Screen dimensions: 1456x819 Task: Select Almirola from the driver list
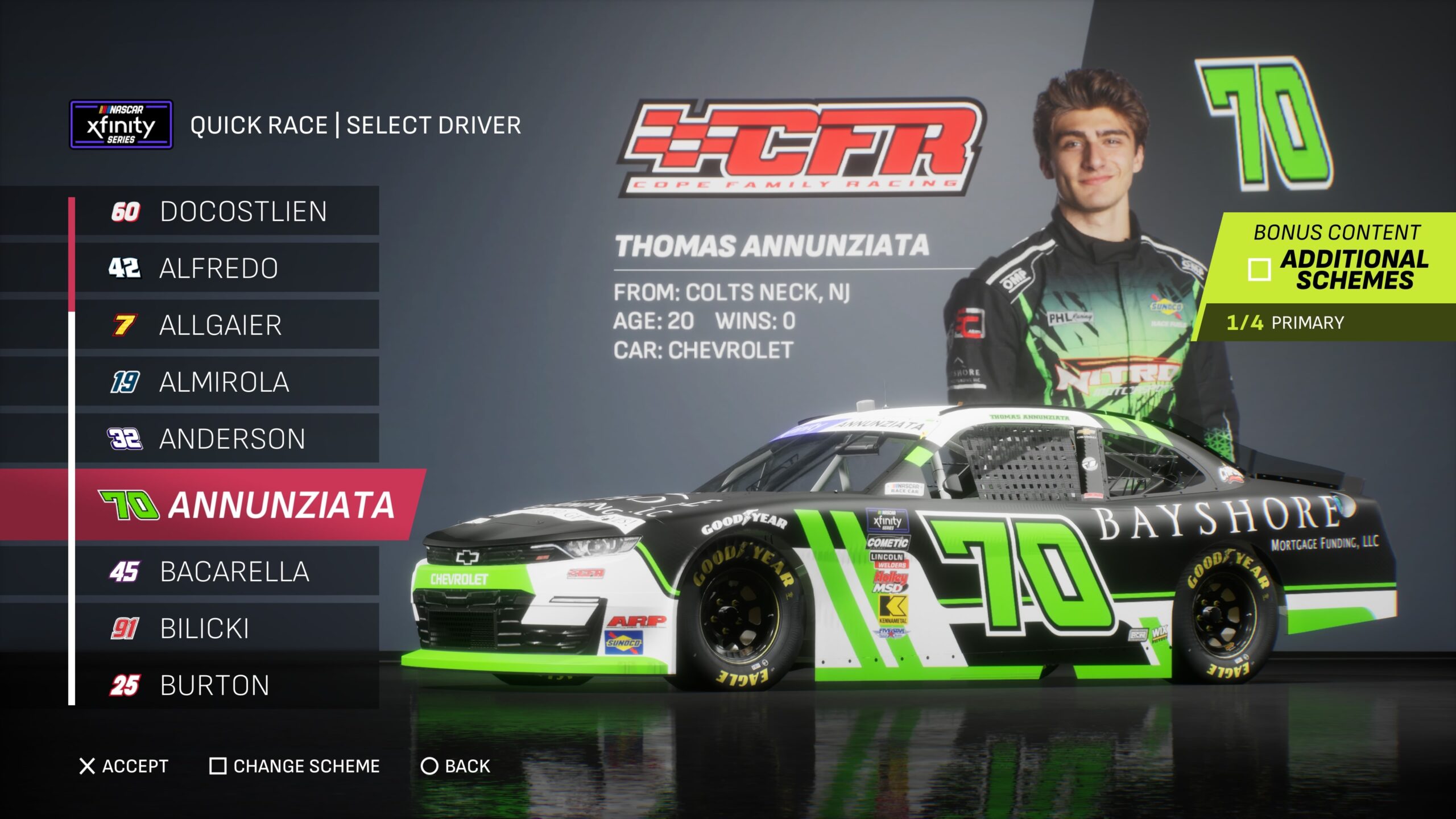(x=227, y=382)
